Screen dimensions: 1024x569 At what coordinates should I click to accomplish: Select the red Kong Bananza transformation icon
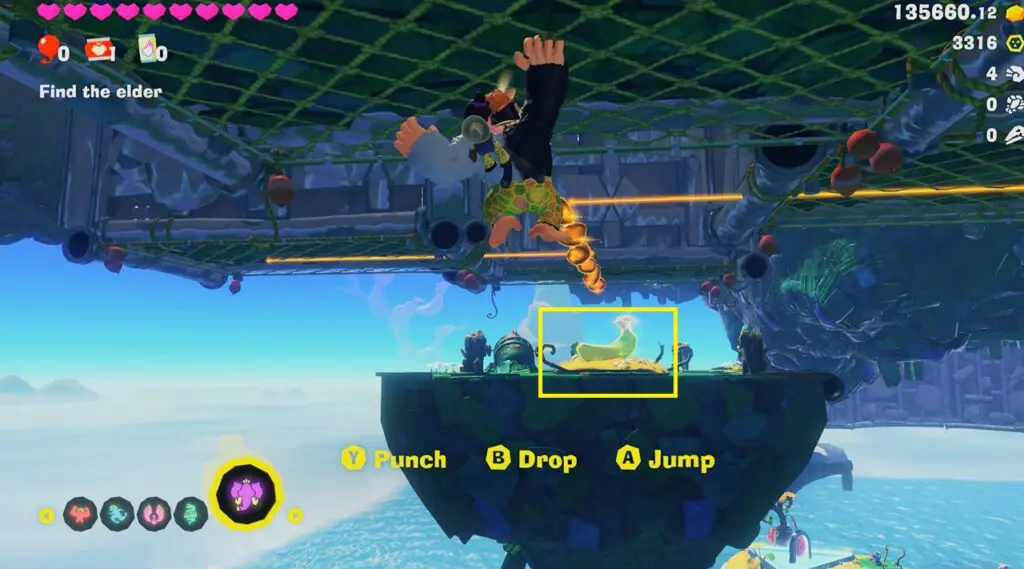[x=80, y=514]
